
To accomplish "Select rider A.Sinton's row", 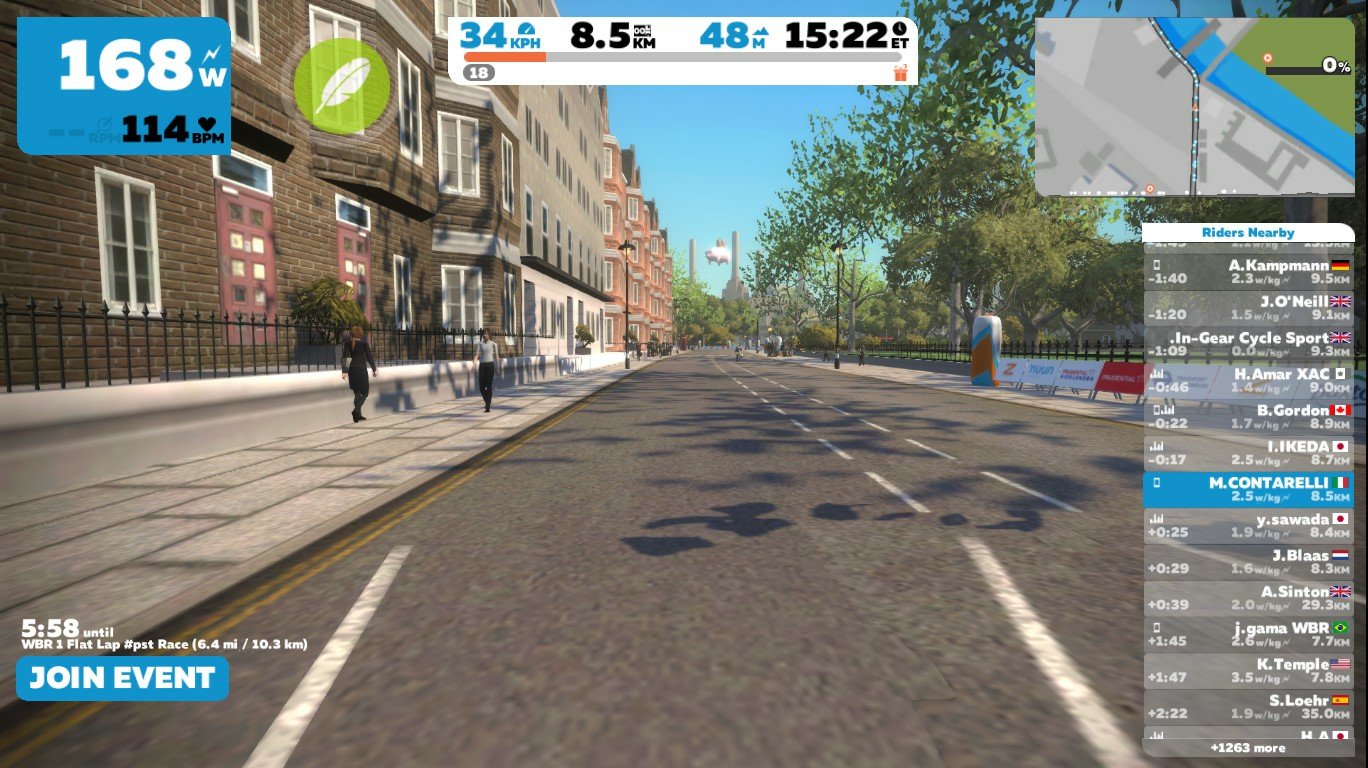I will coord(1248,598).
